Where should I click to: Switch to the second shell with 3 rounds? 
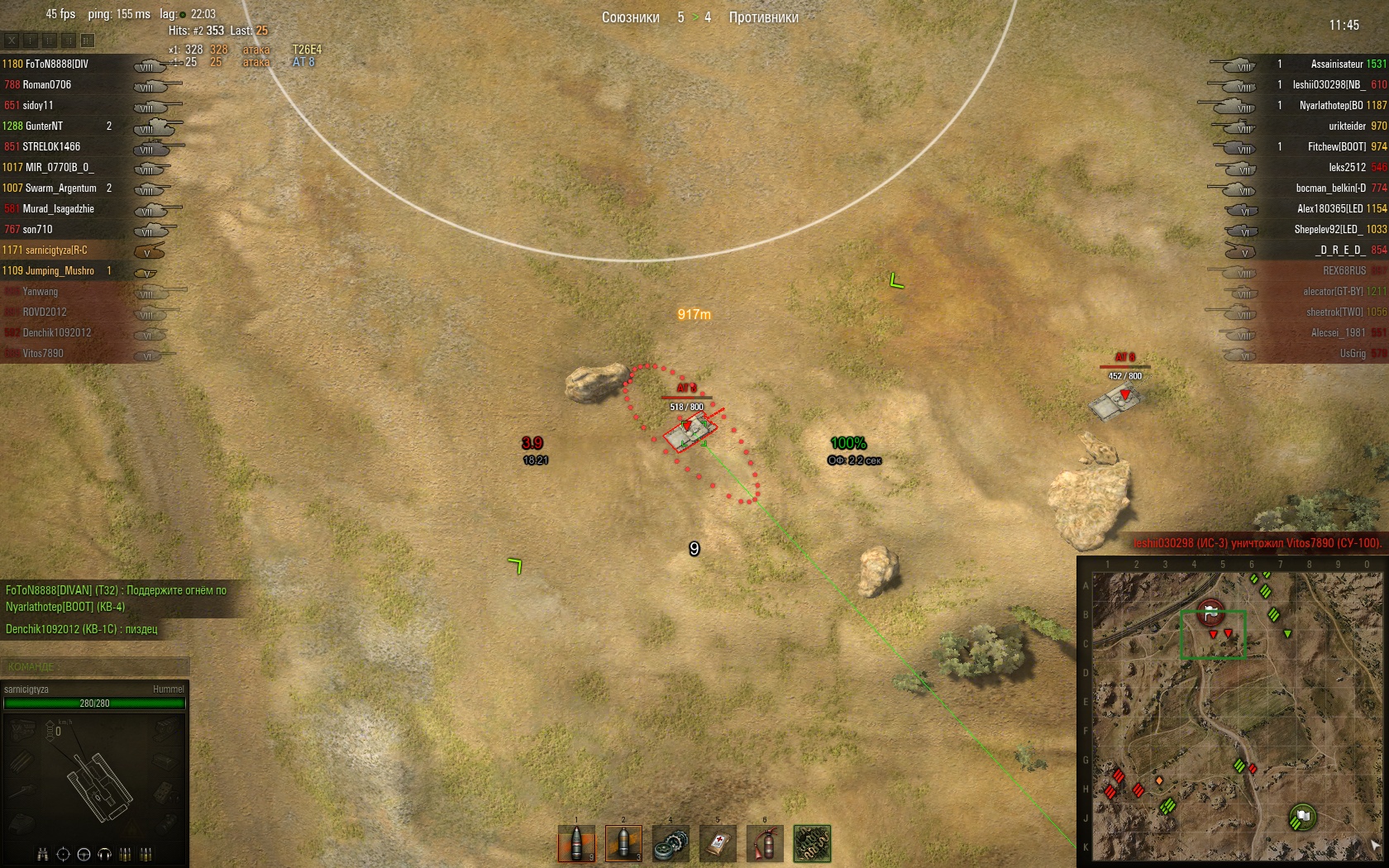coord(623,844)
